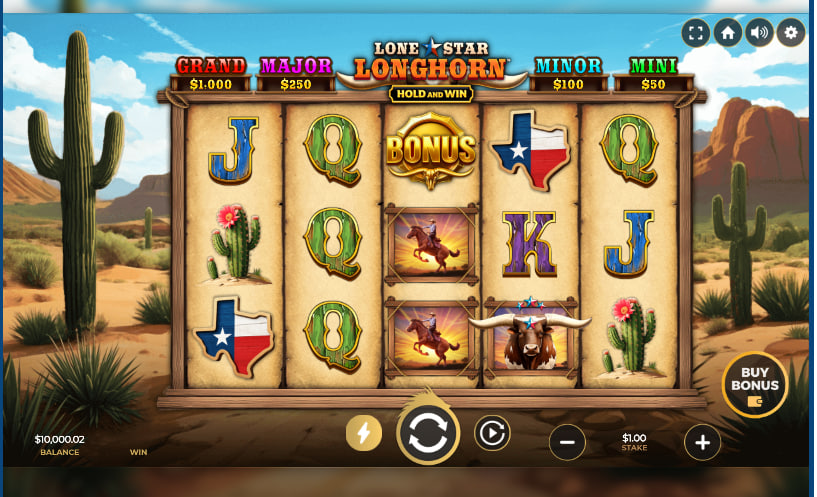Go to the home lobby

[728, 33]
